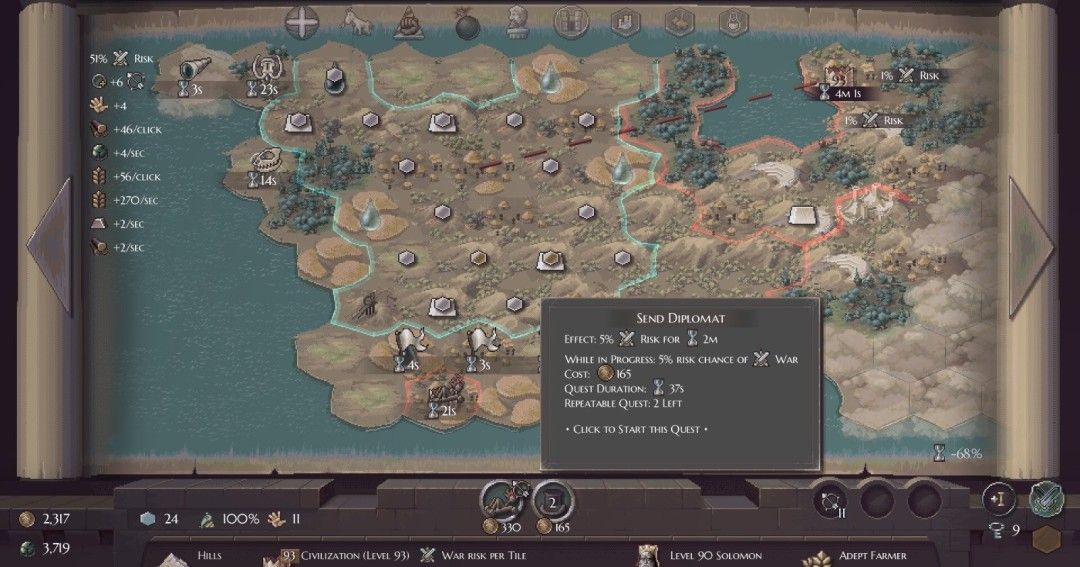Open the raised fist toolbar icon
Image resolution: width=1080 pixels, height=567 pixels.
(x=409, y=20)
